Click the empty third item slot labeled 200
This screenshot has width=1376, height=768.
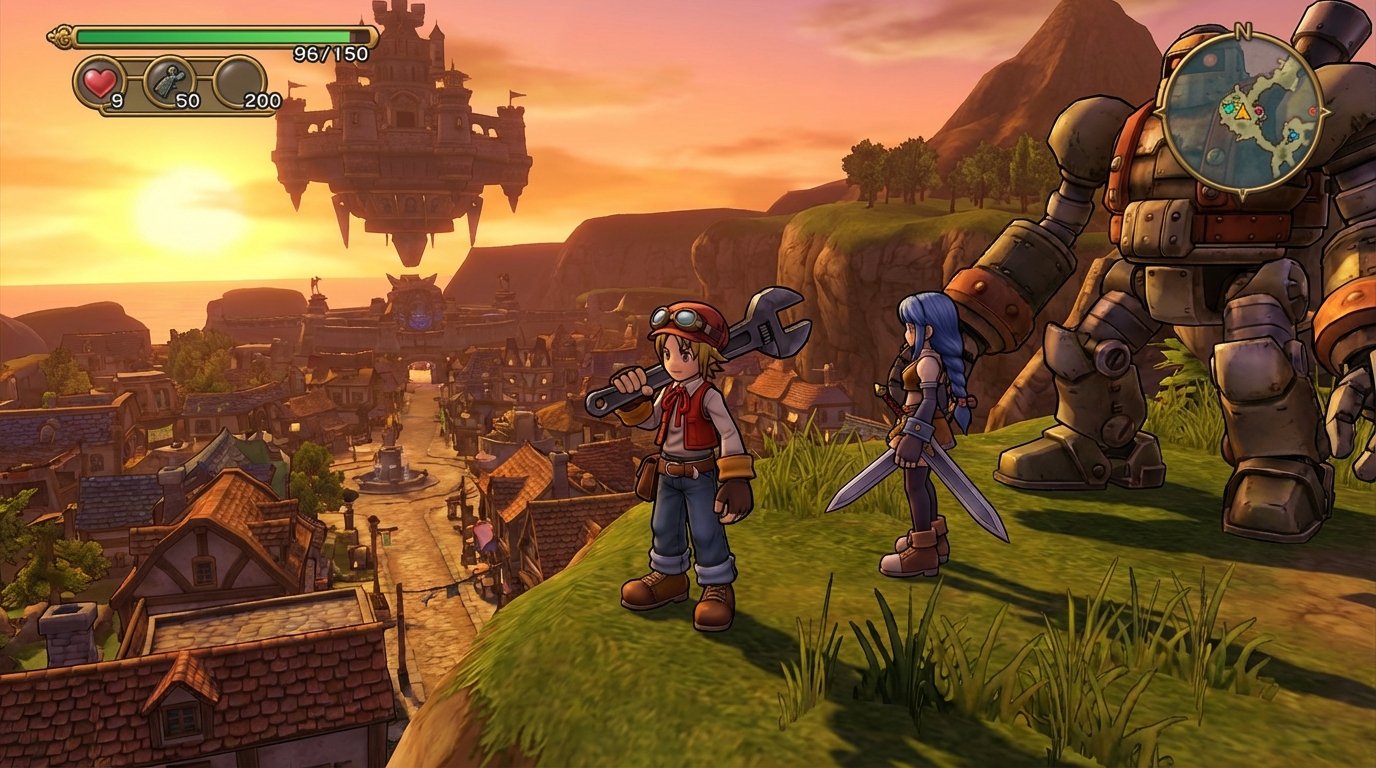(x=240, y=80)
